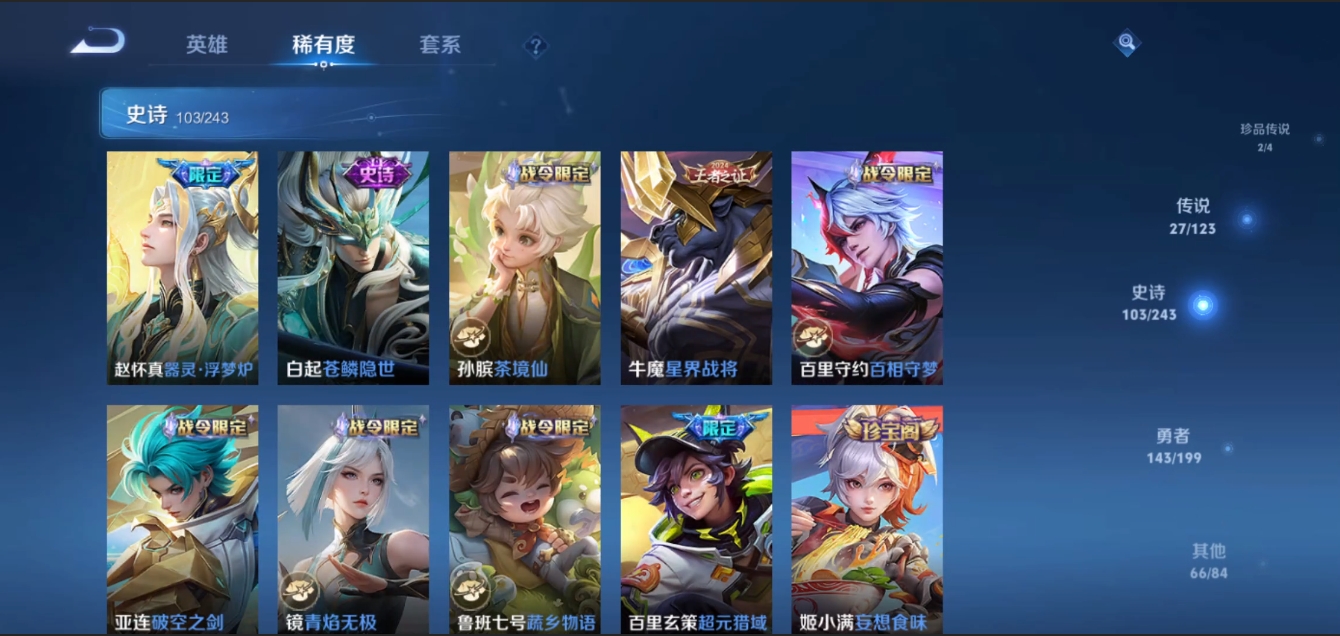Choose 鲁班七号 蔬乡物语 skin card
1340x636 pixels.
(525, 518)
